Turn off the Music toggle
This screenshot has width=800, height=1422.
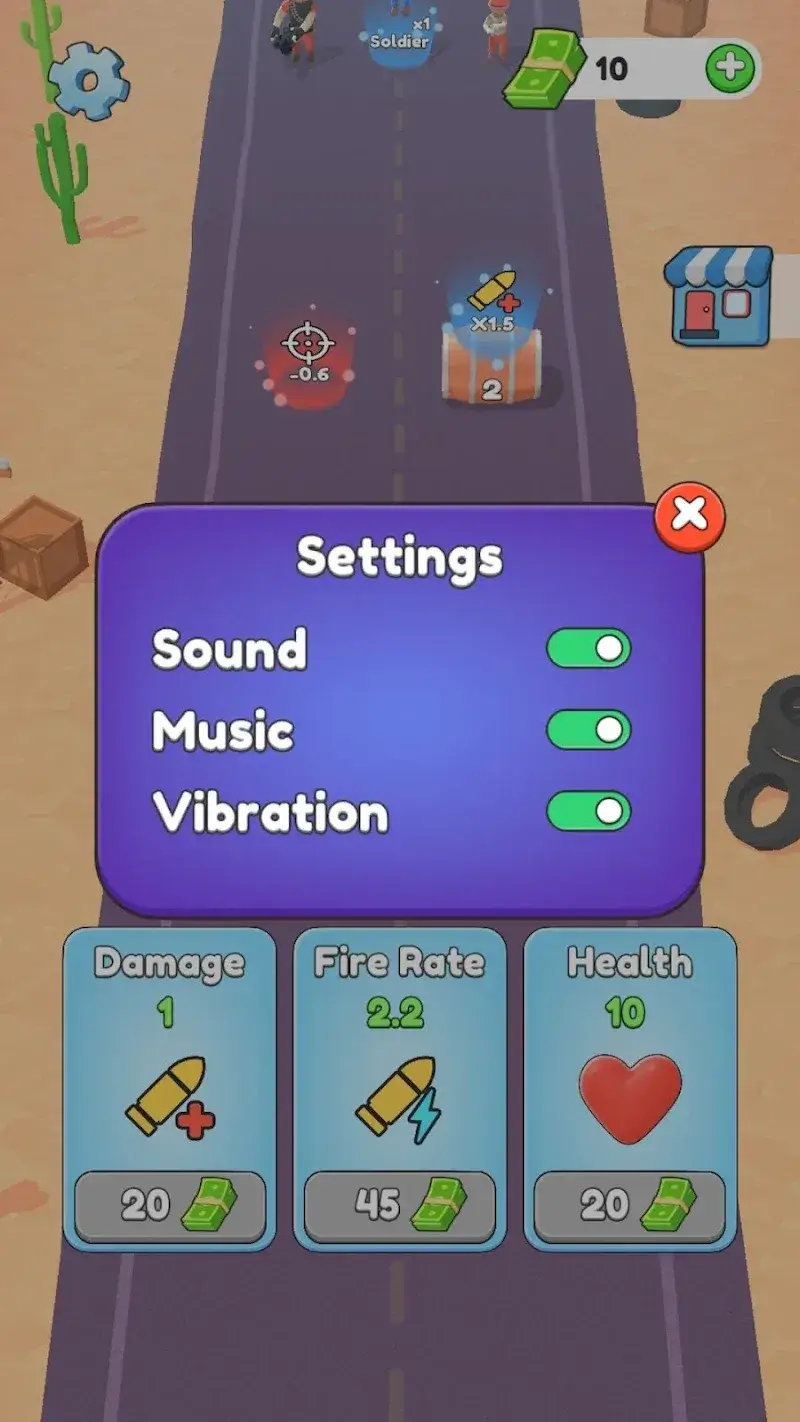tap(588, 730)
